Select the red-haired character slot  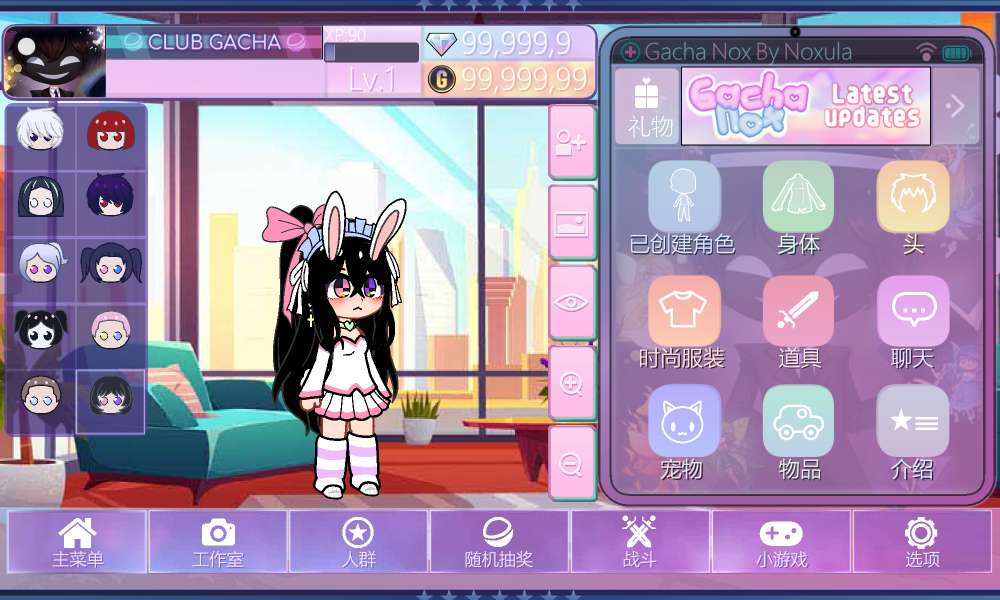tap(111, 133)
